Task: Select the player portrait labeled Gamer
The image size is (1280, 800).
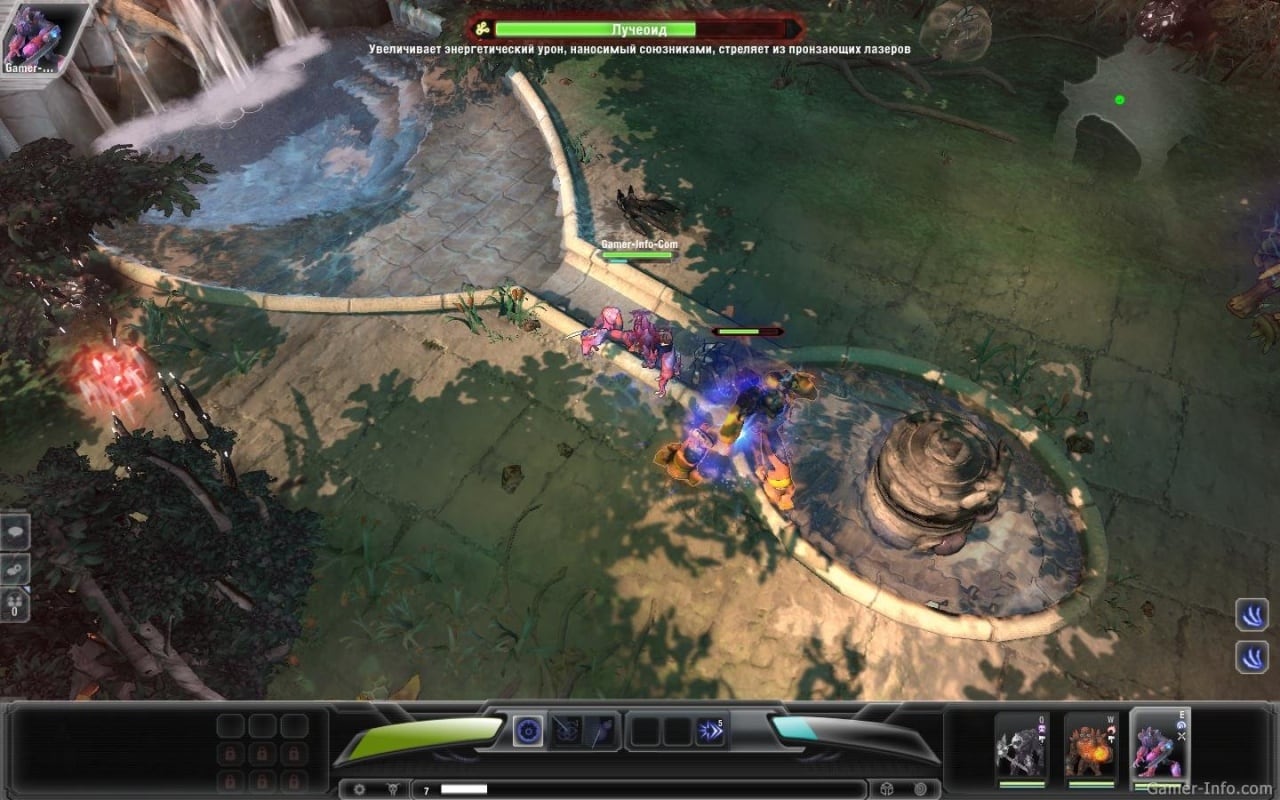Action: pos(33,38)
